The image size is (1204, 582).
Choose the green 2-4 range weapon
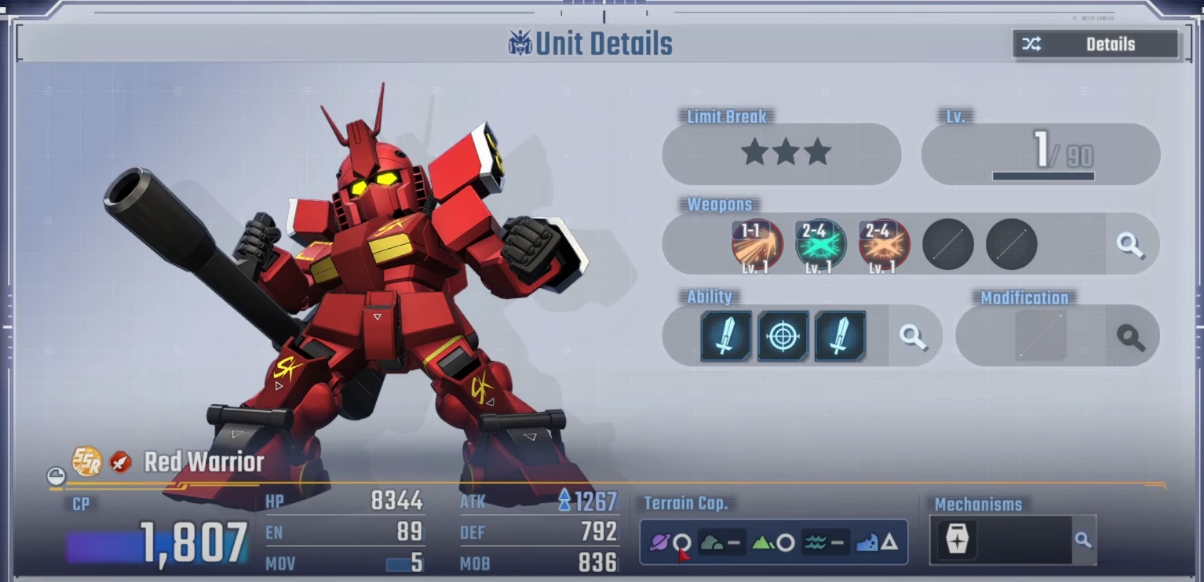click(821, 244)
